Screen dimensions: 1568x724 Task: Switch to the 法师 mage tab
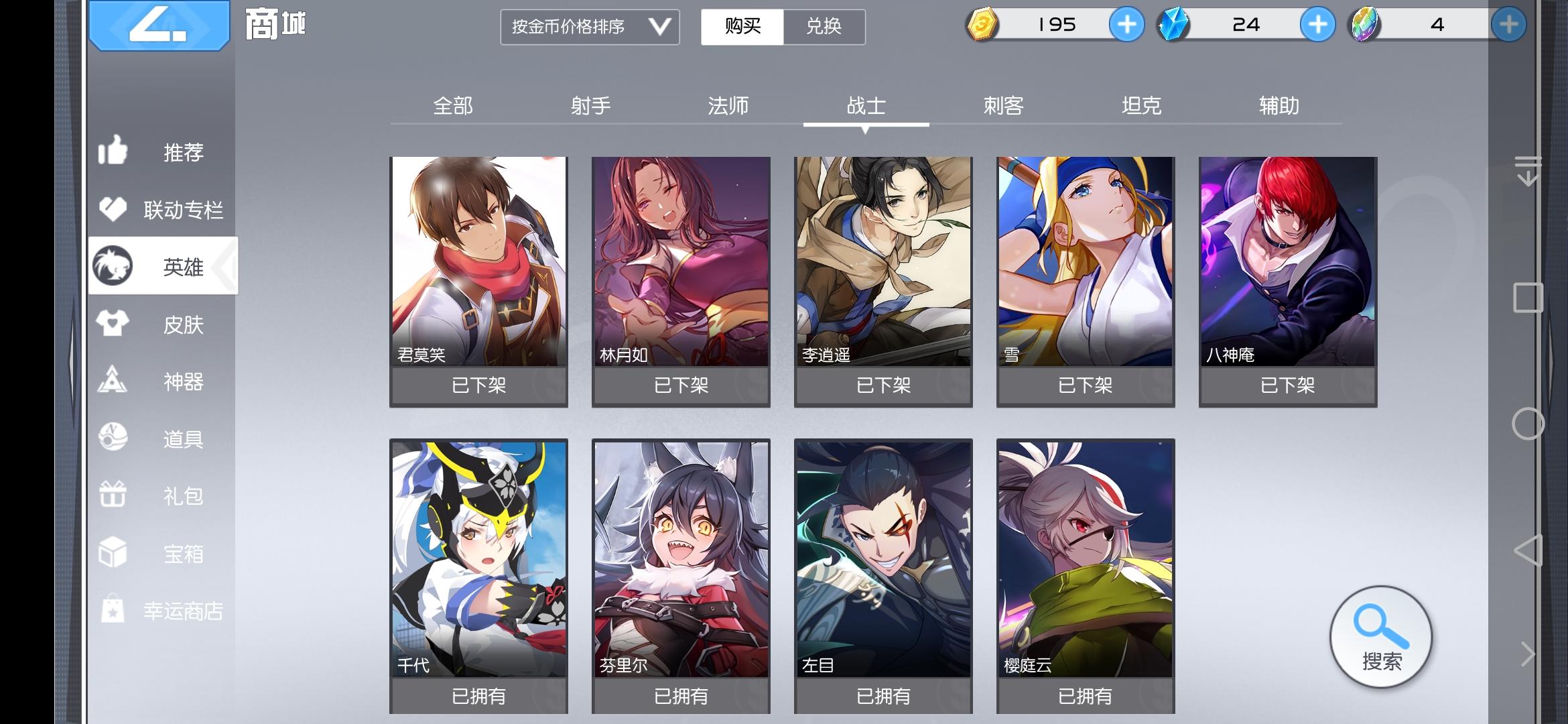coord(728,105)
